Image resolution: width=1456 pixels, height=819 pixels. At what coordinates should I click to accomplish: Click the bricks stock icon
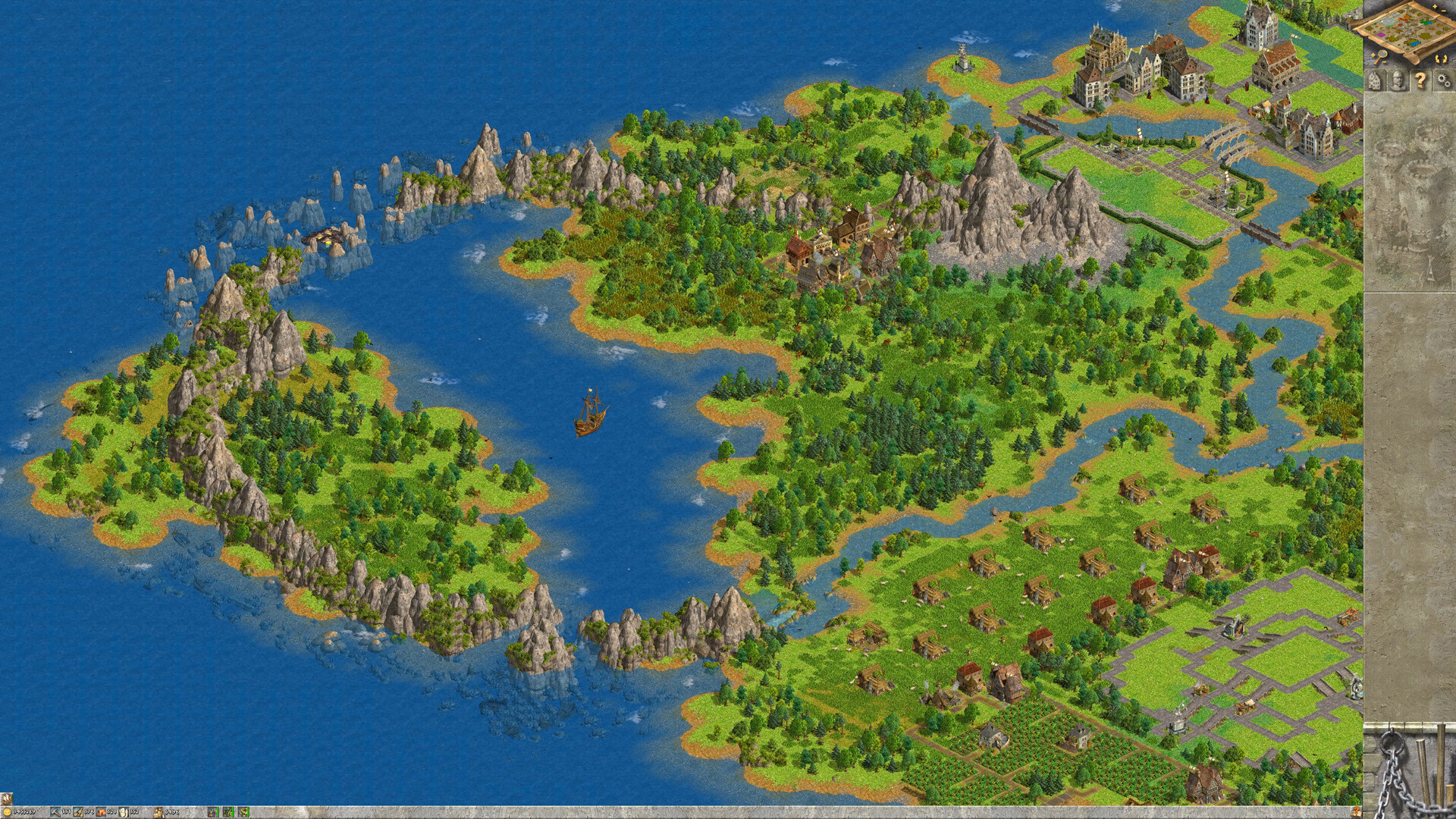pos(101,812)
